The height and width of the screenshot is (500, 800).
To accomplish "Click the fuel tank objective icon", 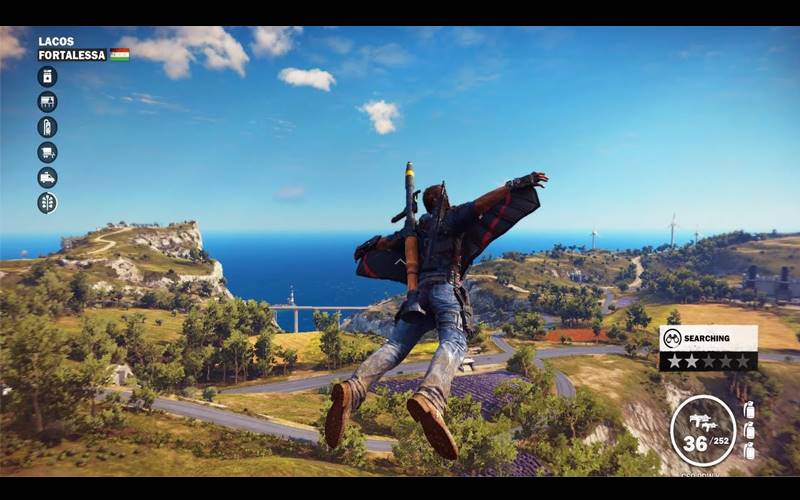I will click(47, 127).
